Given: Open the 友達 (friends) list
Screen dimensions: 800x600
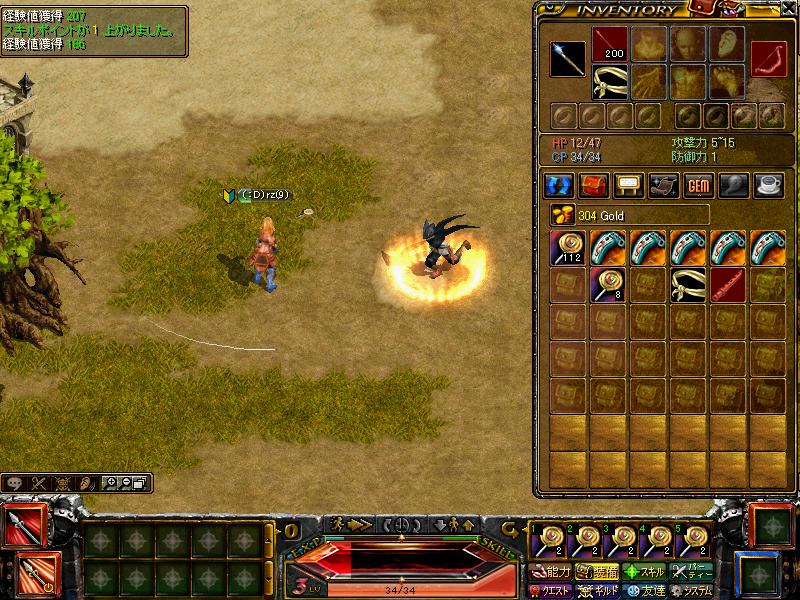Looking at the screenshot, I should click(x=645, y=591).
